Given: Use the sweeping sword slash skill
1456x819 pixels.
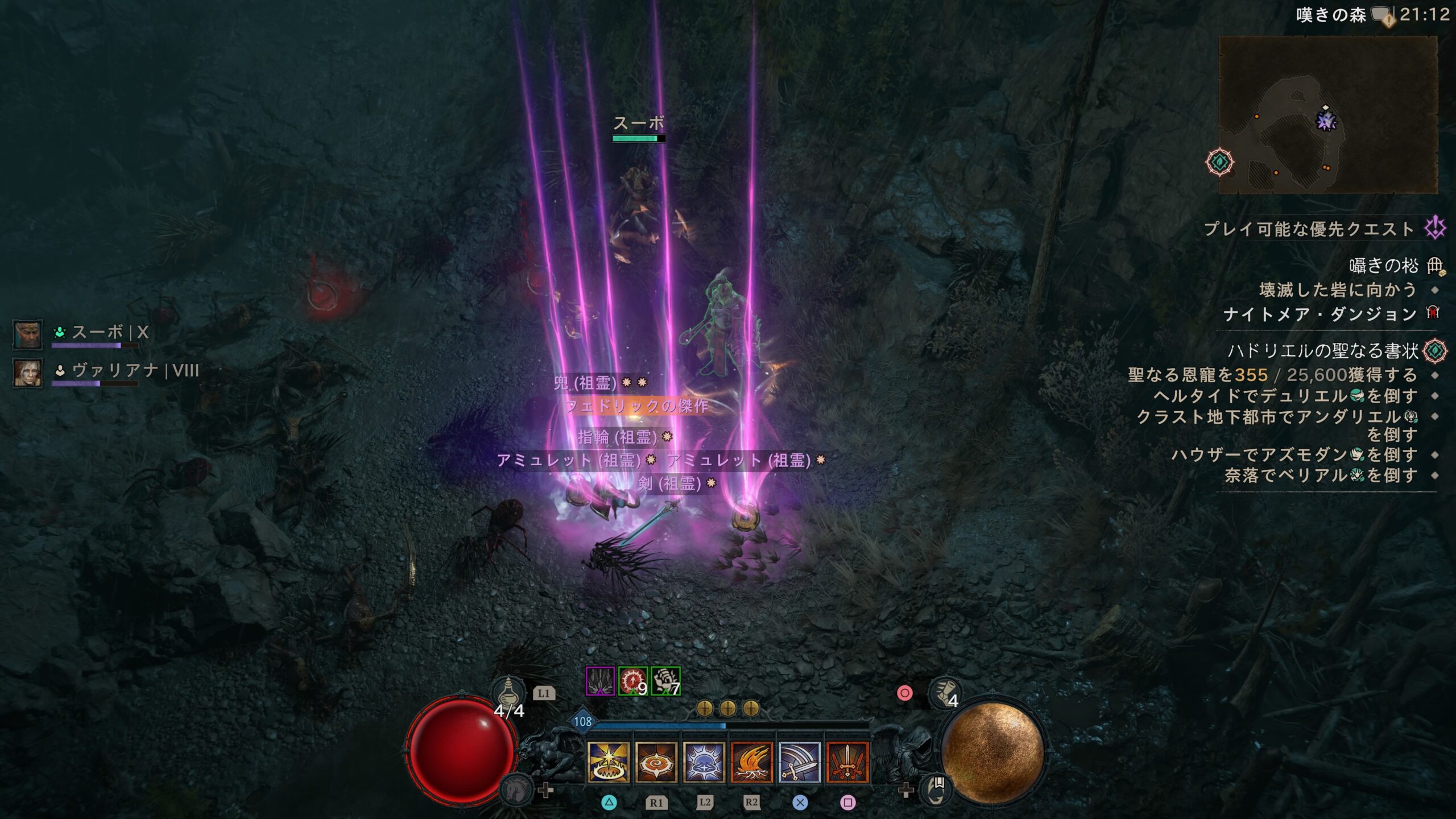Looking at the screenshot, I should click(x=799, y=762).
